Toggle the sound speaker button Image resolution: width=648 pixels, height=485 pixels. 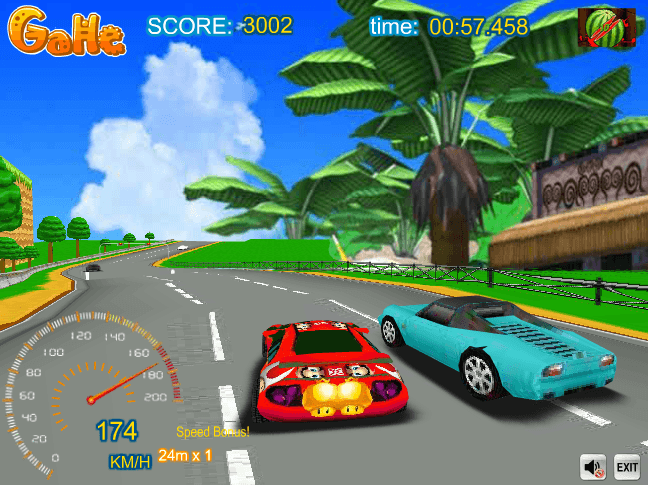pyautogui.click(x=594, y=466)
